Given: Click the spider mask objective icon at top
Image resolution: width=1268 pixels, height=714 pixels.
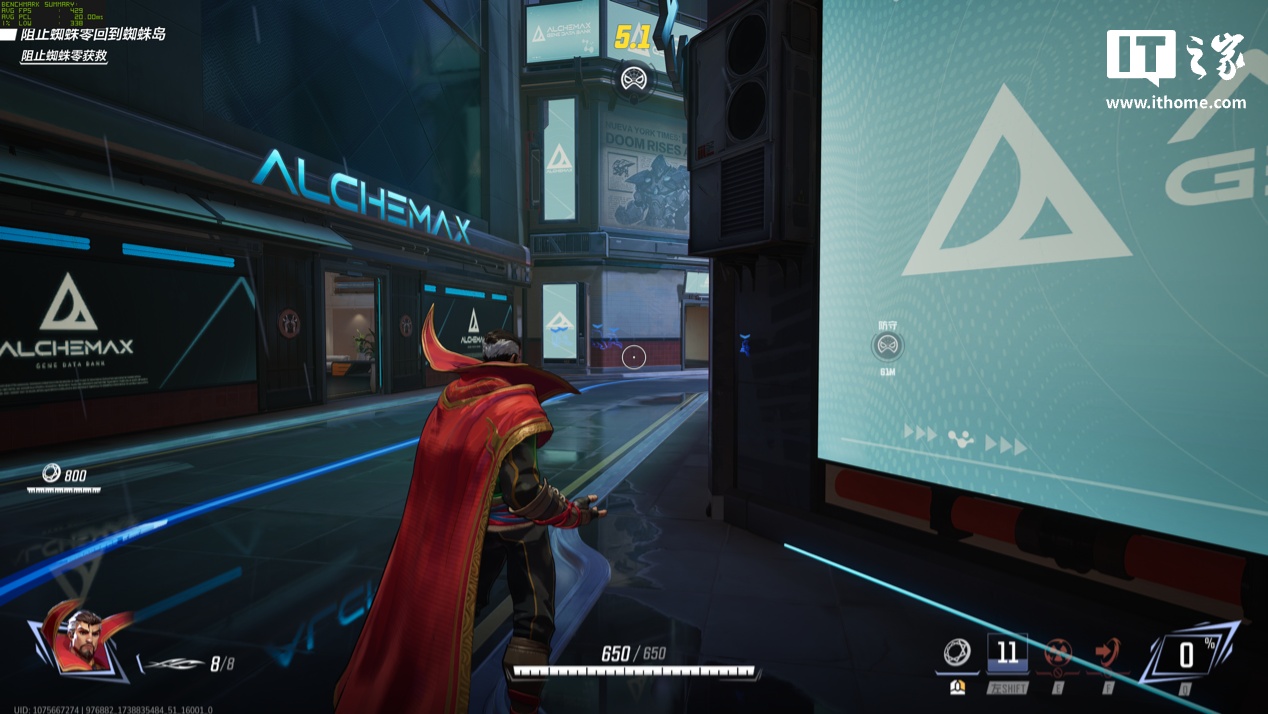Looking at the screenshot, I should tap(633, 78).
